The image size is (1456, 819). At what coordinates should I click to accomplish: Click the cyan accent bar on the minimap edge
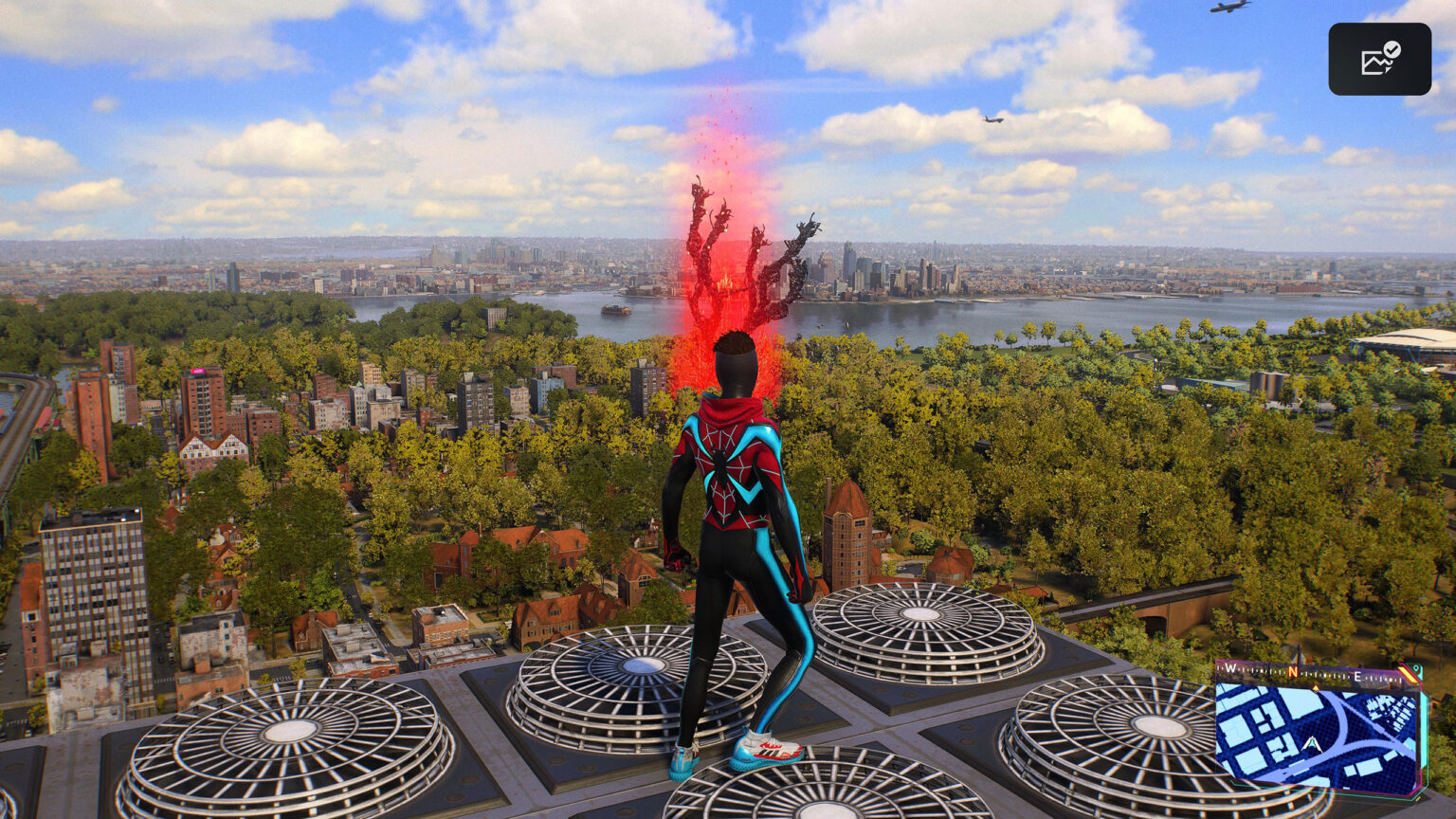click(1423, 727)
